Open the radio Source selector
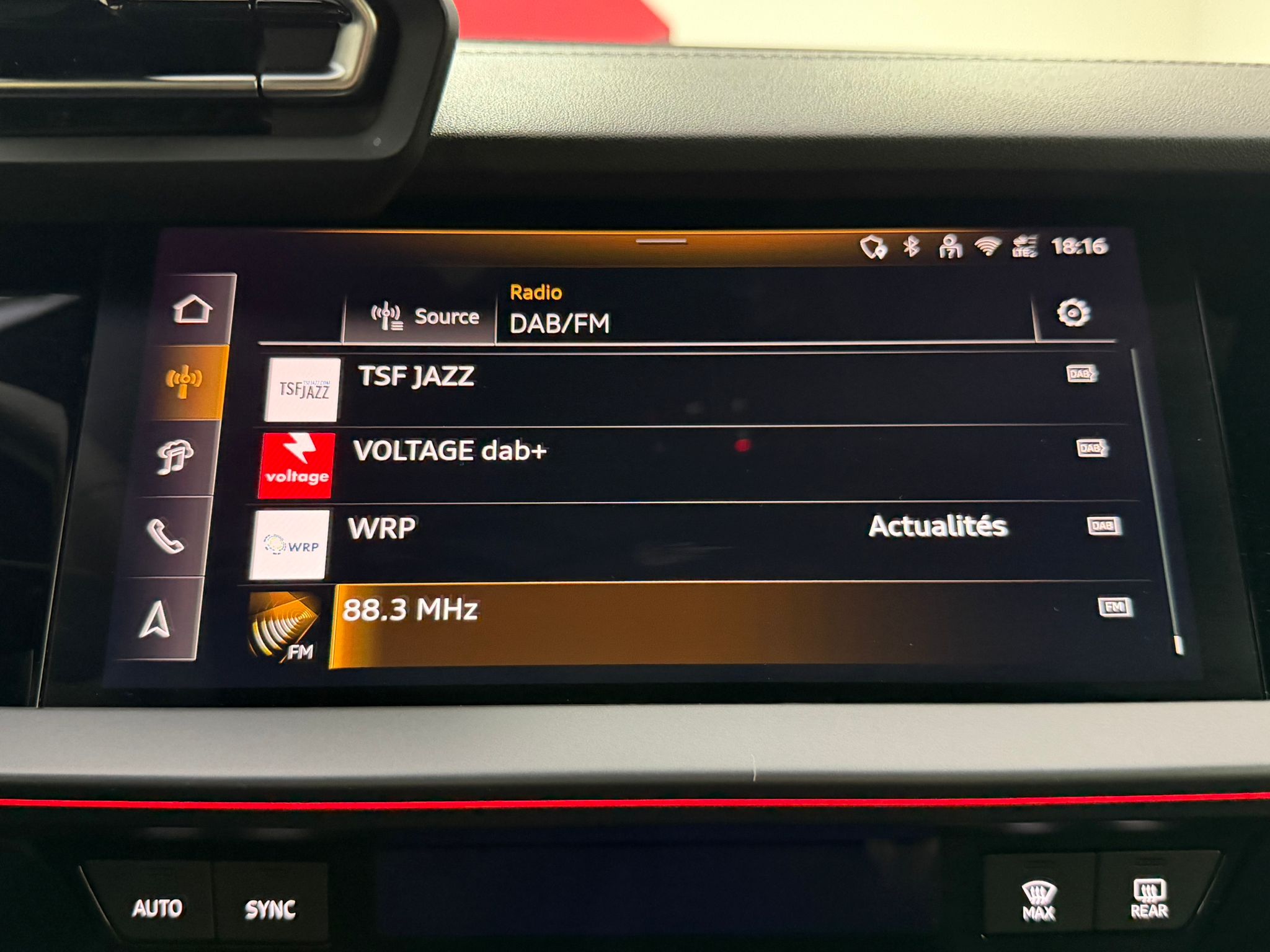The image size is (1270, 952). (425, 317)
